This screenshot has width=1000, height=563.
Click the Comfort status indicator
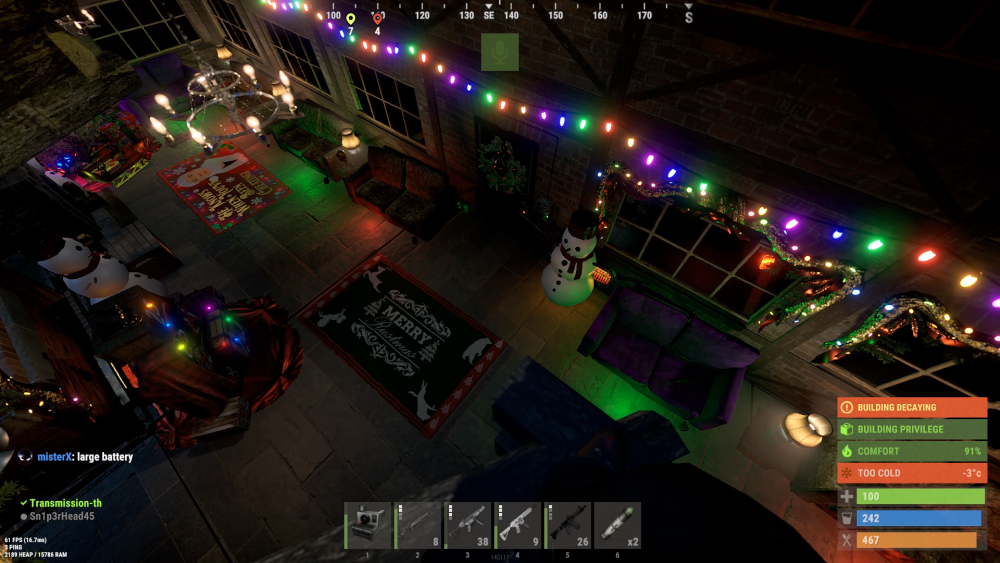tap(912, 452)
